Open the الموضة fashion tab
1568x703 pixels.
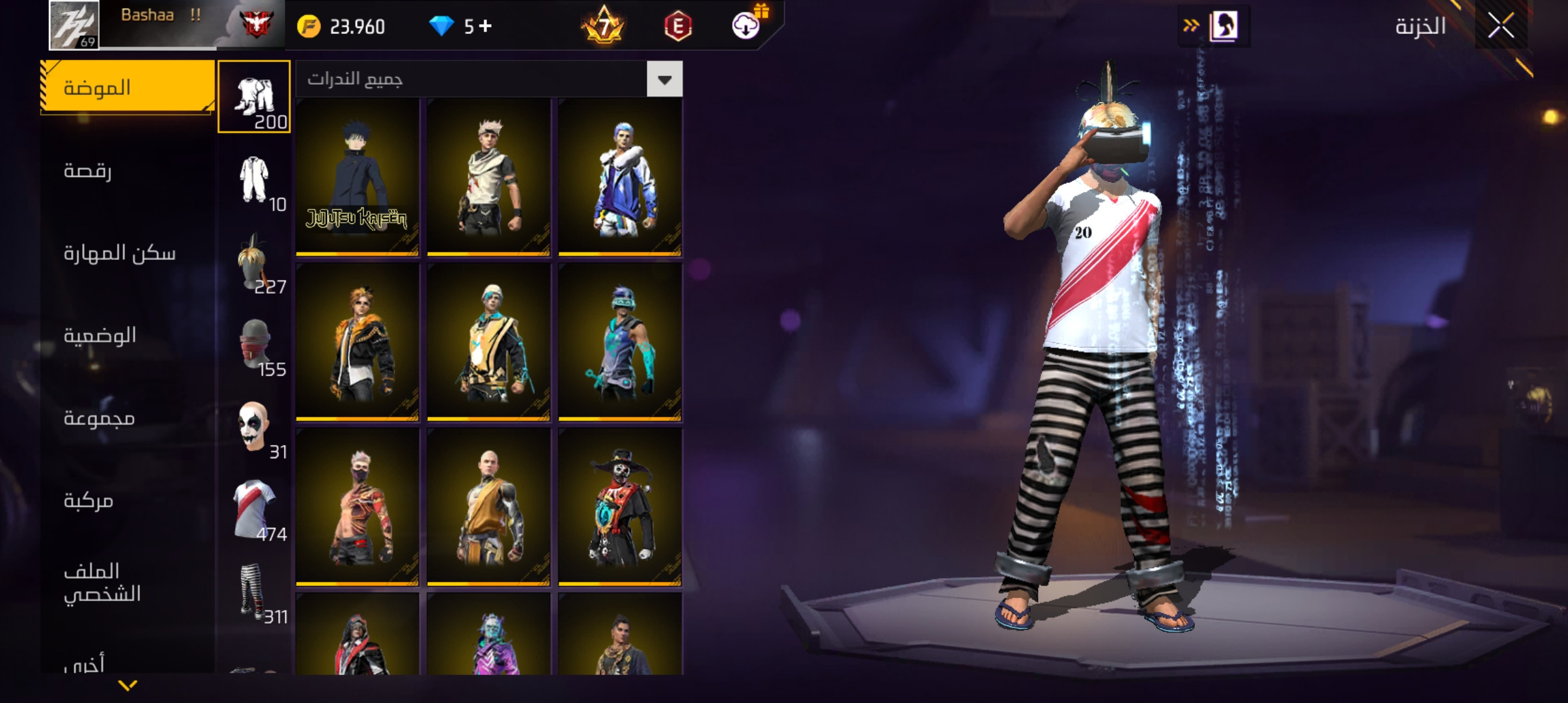click(x=128, y=88)
